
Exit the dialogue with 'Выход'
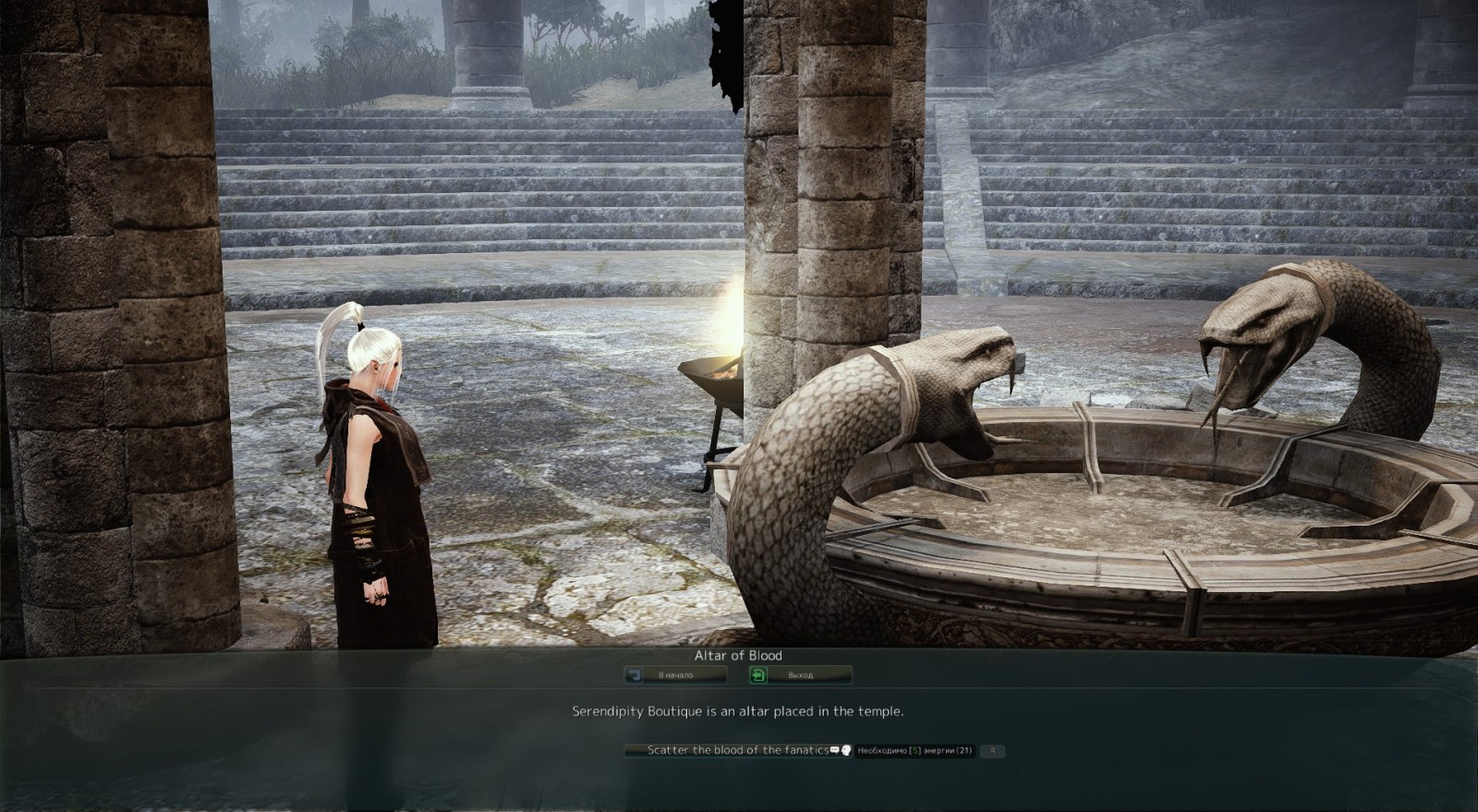click(799, 675)
